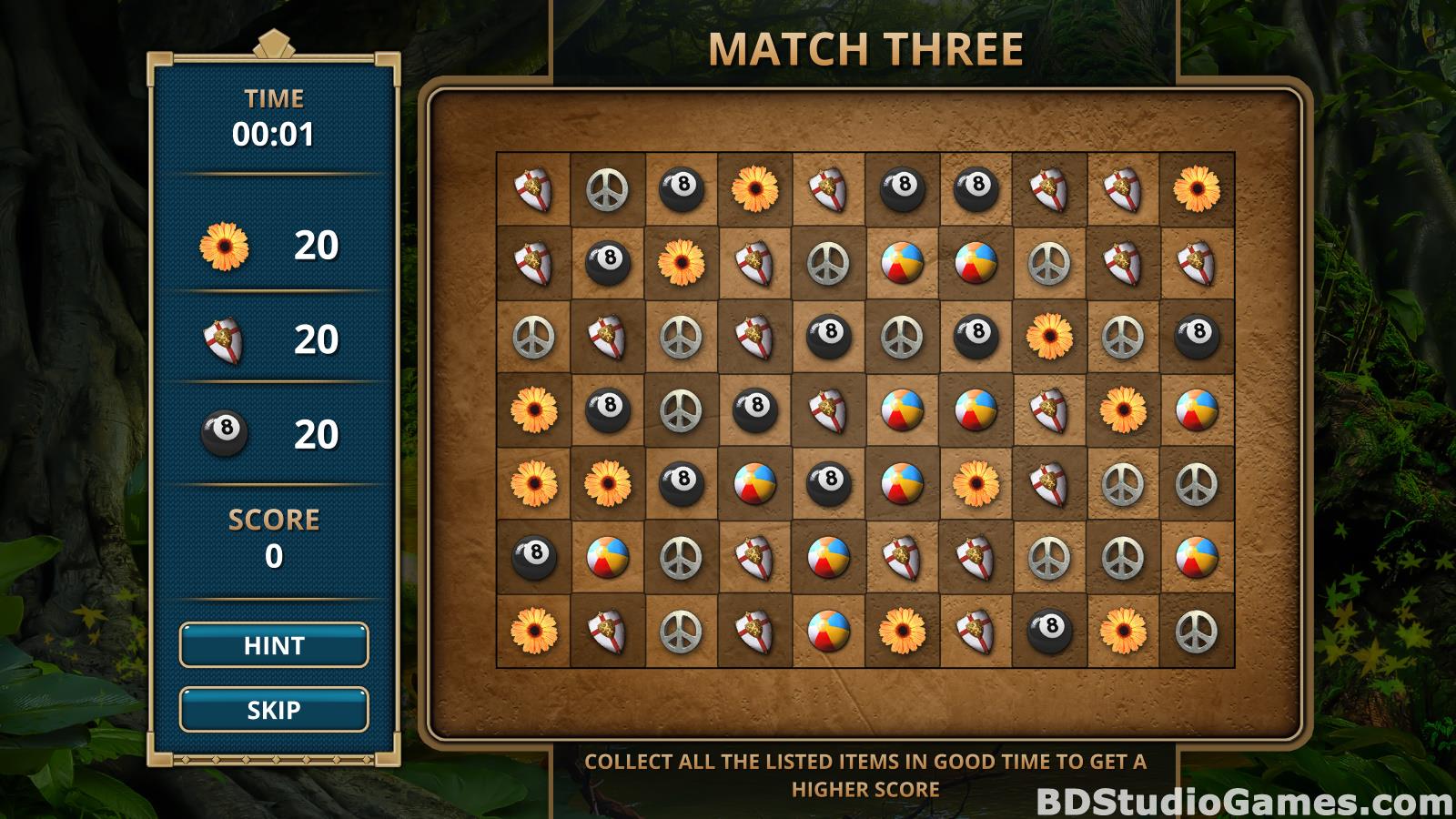Pick the only 8-ball tile in the sixth row
1456x819 pixels.
(x=533, y=556)
